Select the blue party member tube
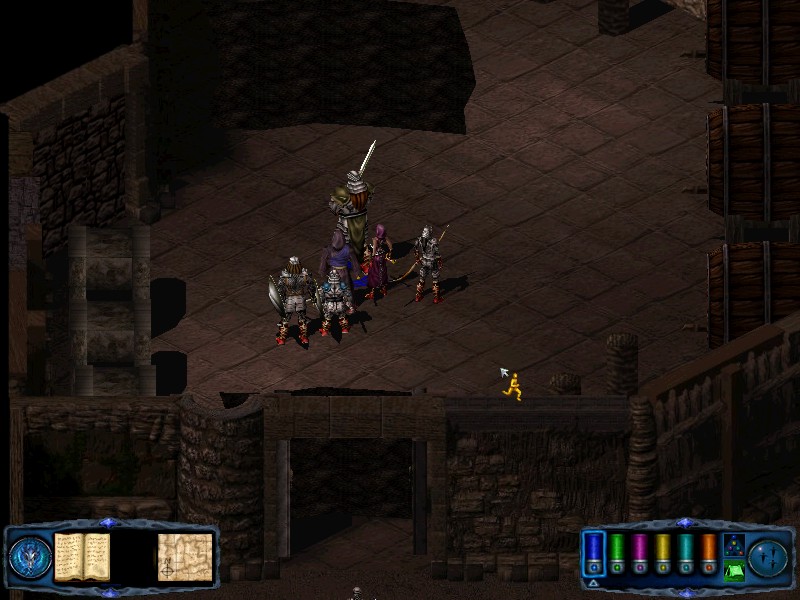This screenshot has width=800, height=600. click(594, 554)
